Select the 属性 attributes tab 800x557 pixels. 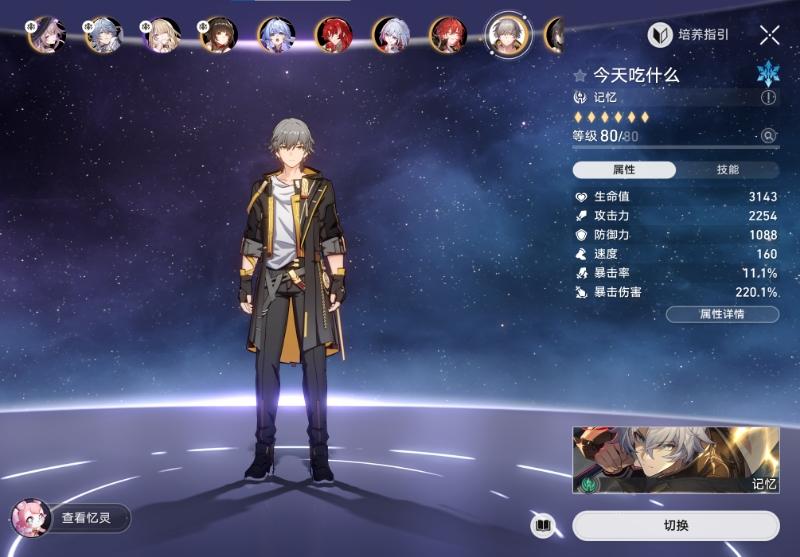[624, 170]
